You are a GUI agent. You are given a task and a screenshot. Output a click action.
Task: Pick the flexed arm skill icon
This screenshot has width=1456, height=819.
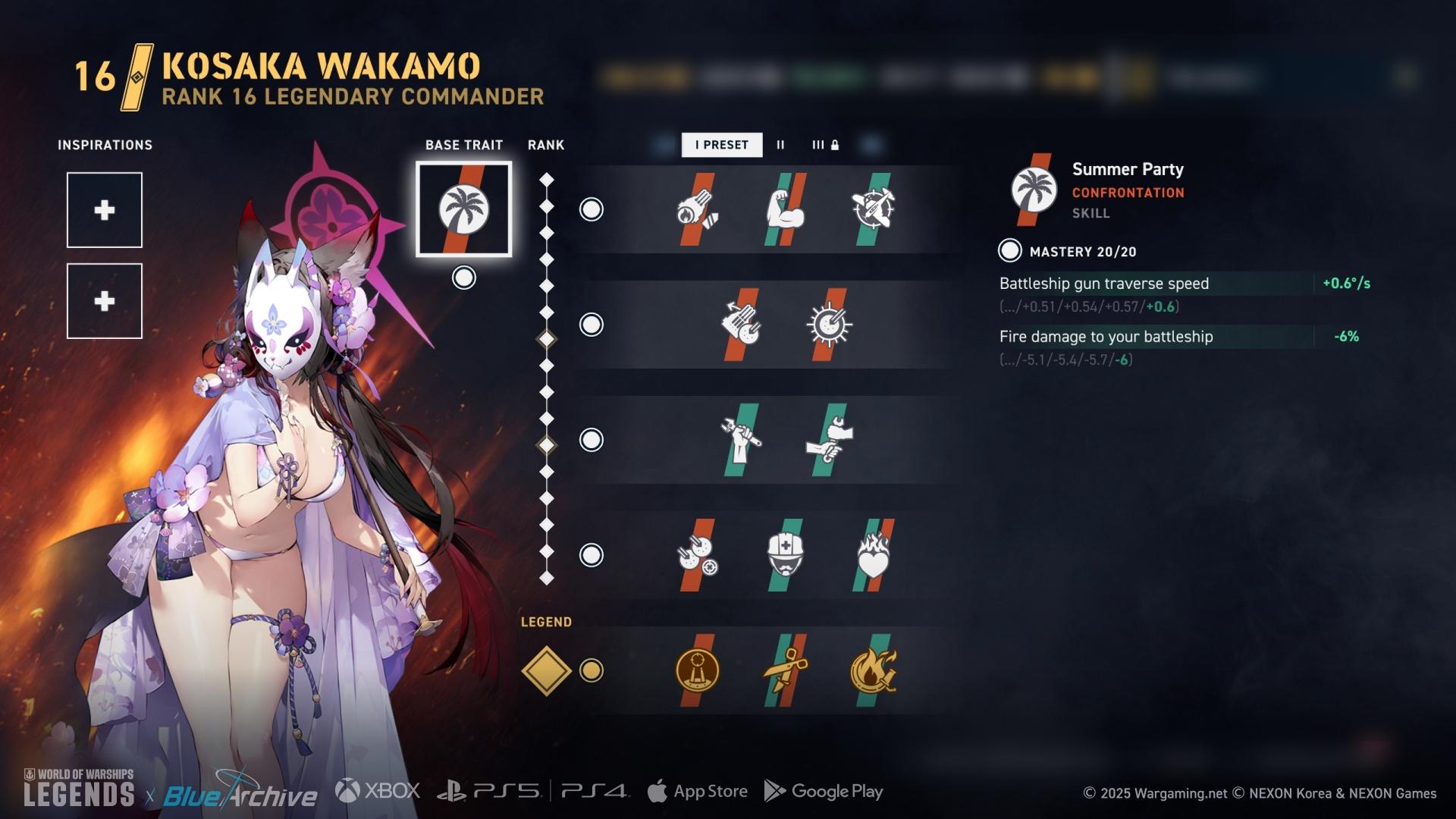(785, 209)
